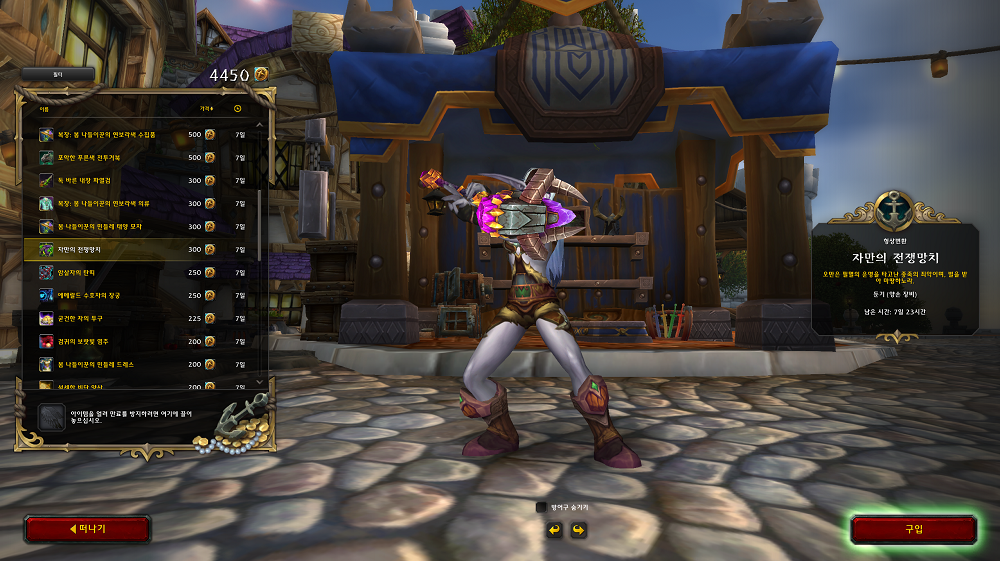Select the 자만의 전쟁망치 list row
1000x561 pixels.
point(140,249)
